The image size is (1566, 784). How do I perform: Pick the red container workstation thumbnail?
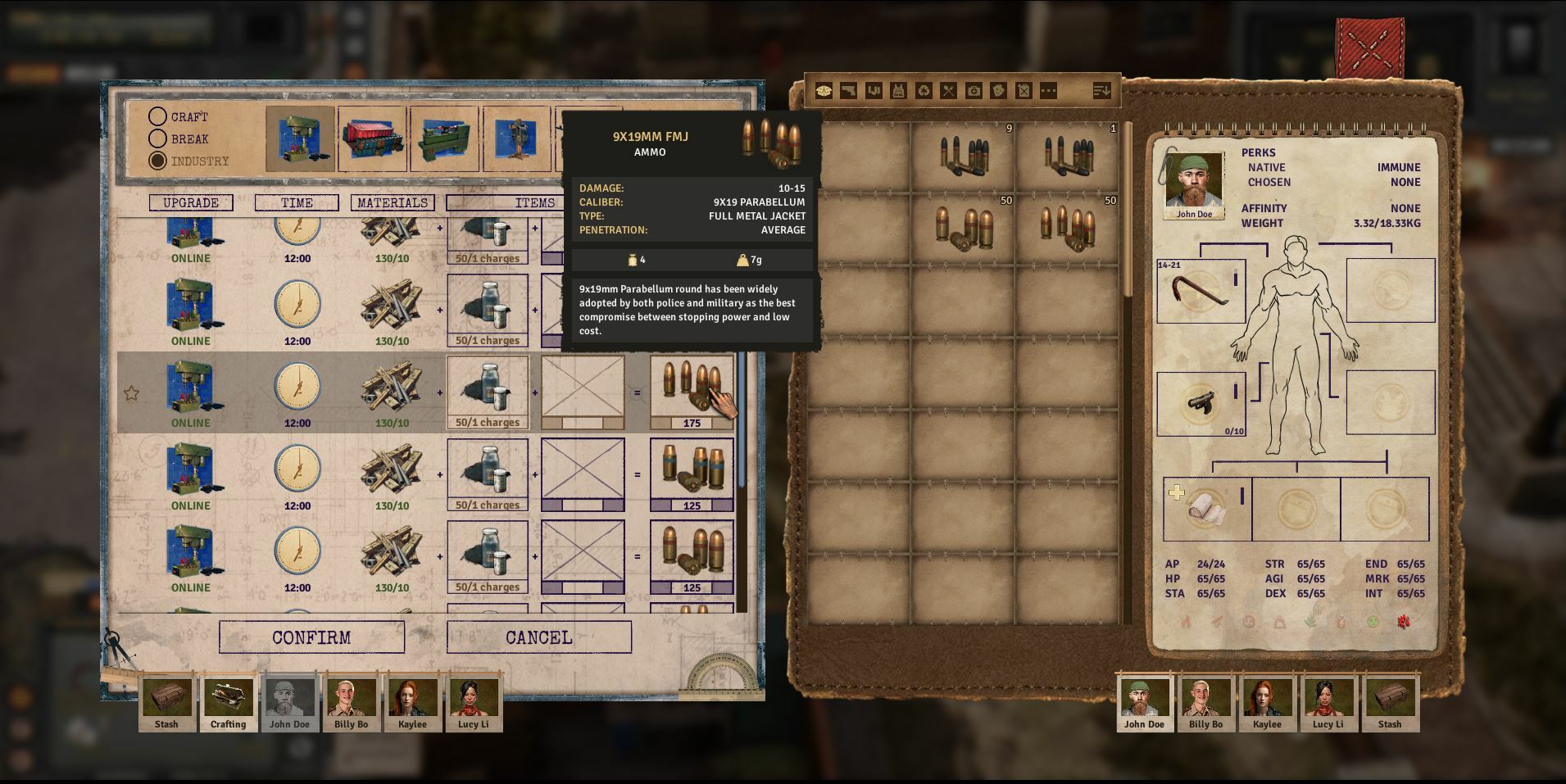pyautogui.click(x=372, y=139)
